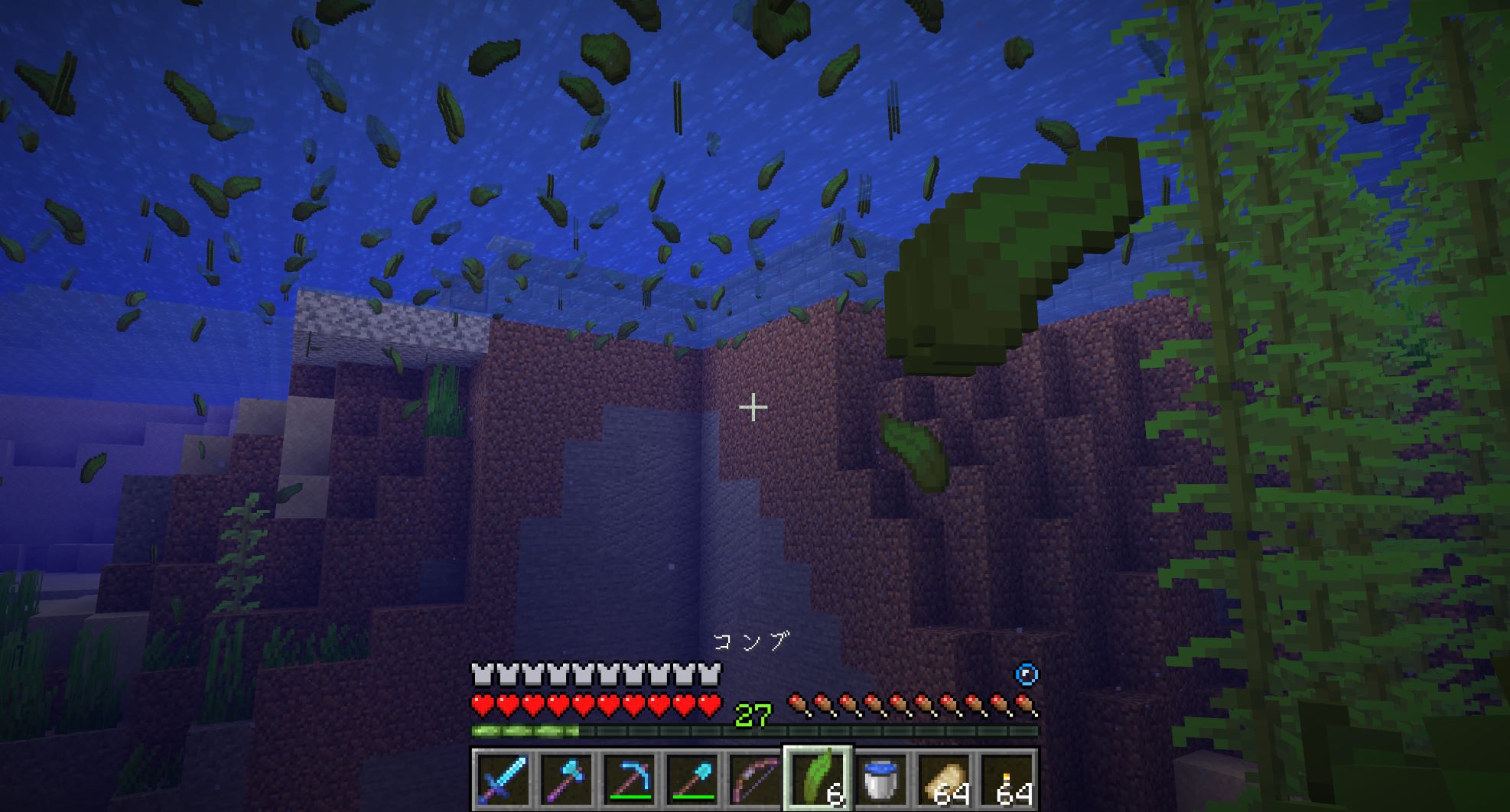Switch to the diamond shovel slot
The image size is (1510, 812).
692,779
